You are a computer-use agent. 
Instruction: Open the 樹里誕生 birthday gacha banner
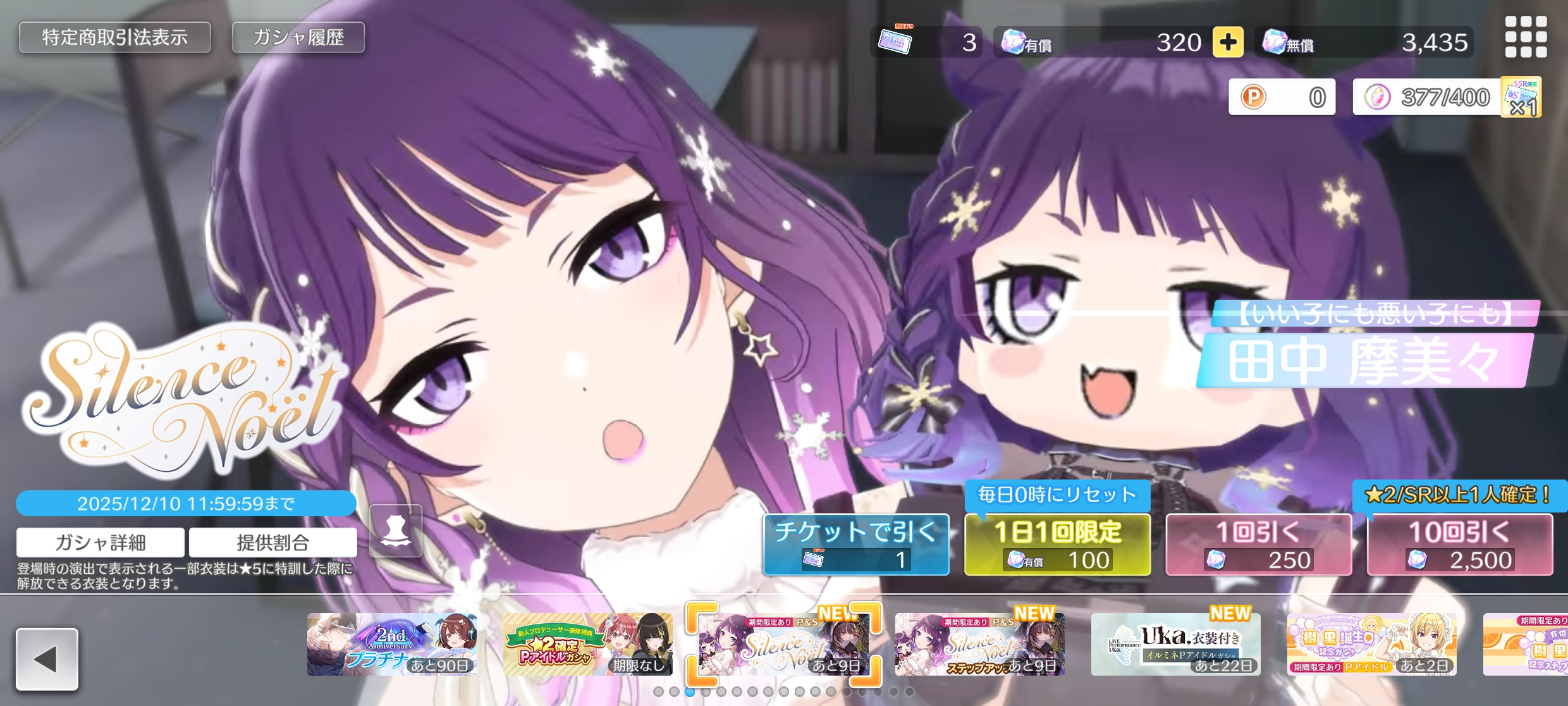click(1371, 644)
